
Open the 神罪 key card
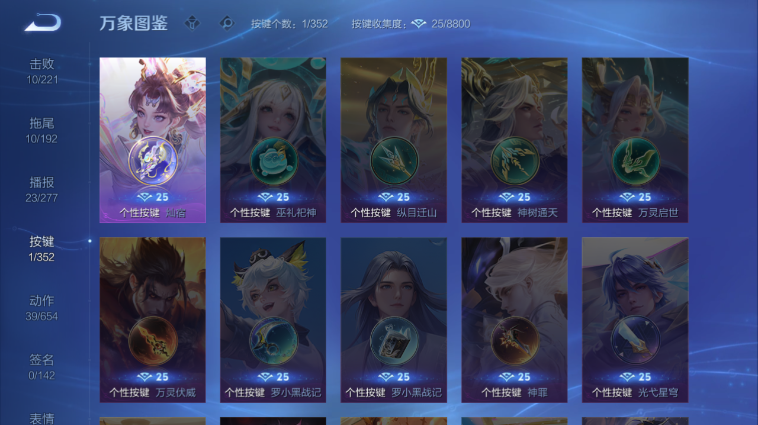pyautogui.click(x=514, y=319)
